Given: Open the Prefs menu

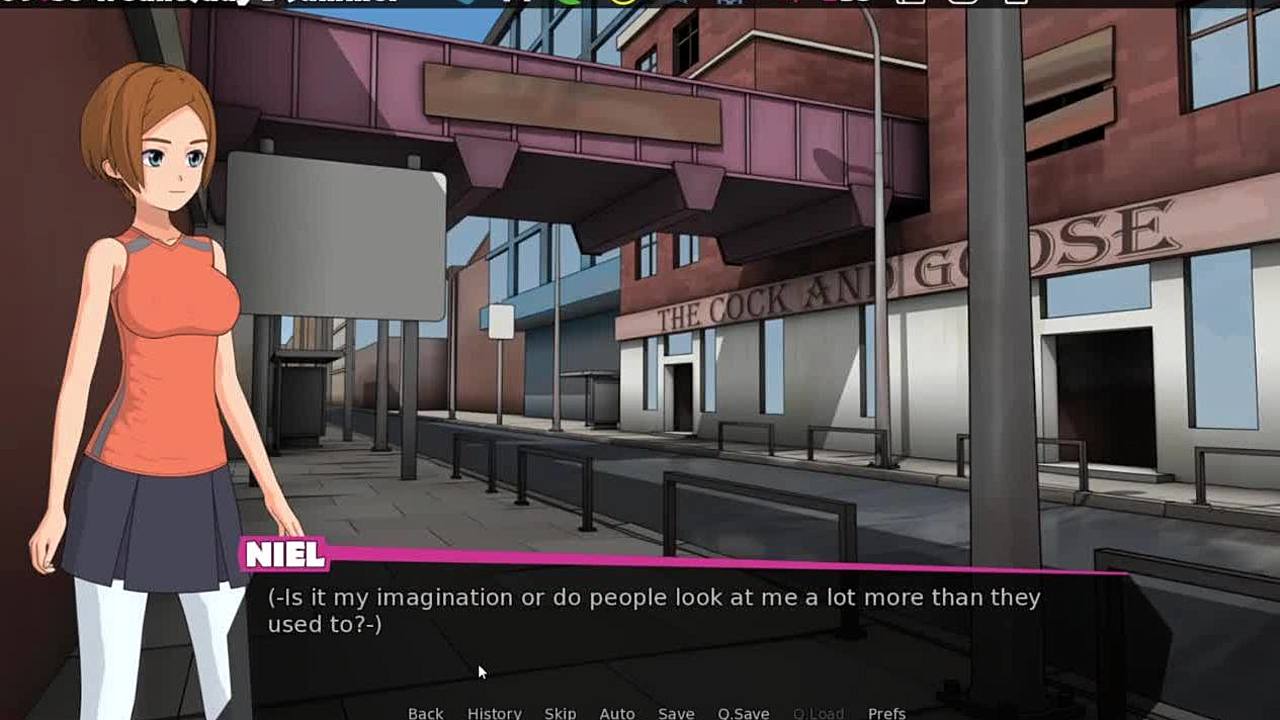Looking at the screenshot, I should (886, 713).
